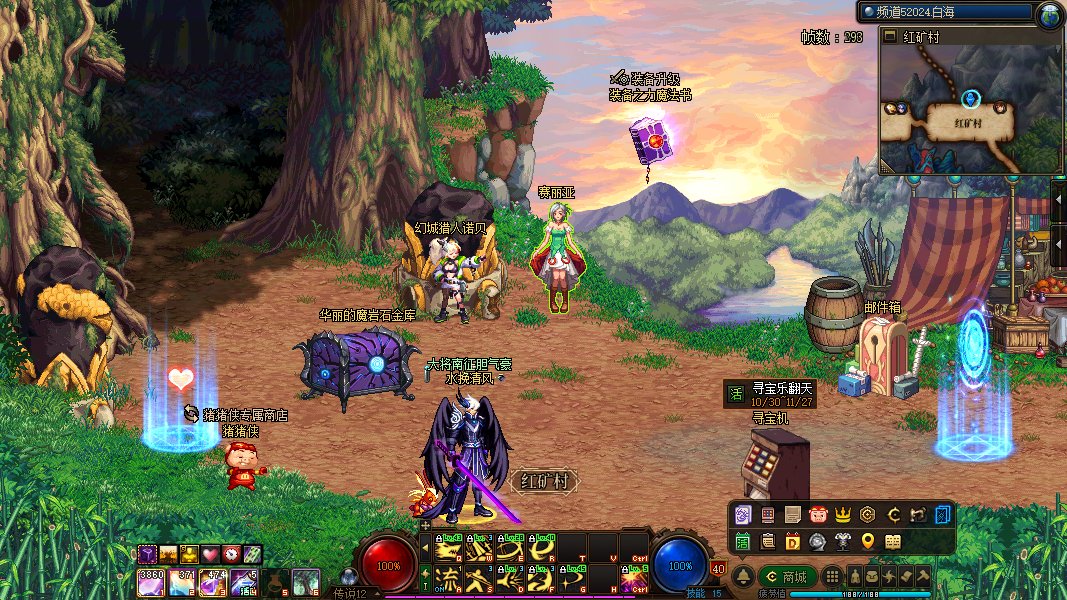Open the yellow D calendar icon
Viewport: 1067px width, 600px height.
point(793,542)
